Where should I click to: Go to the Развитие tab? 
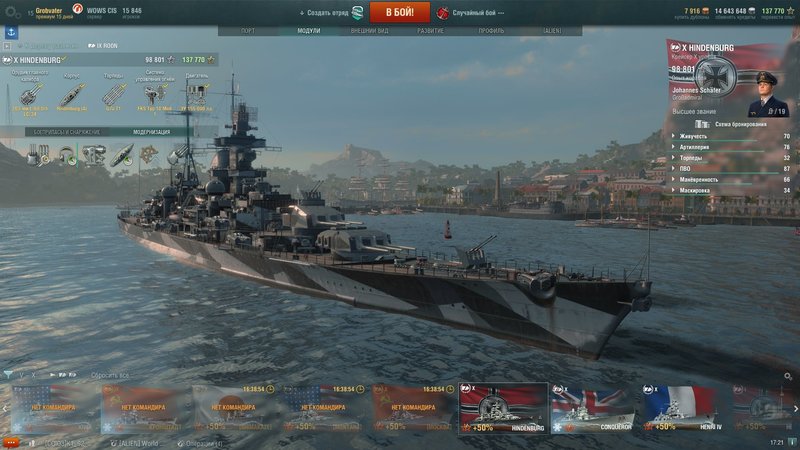pos(430,31)
